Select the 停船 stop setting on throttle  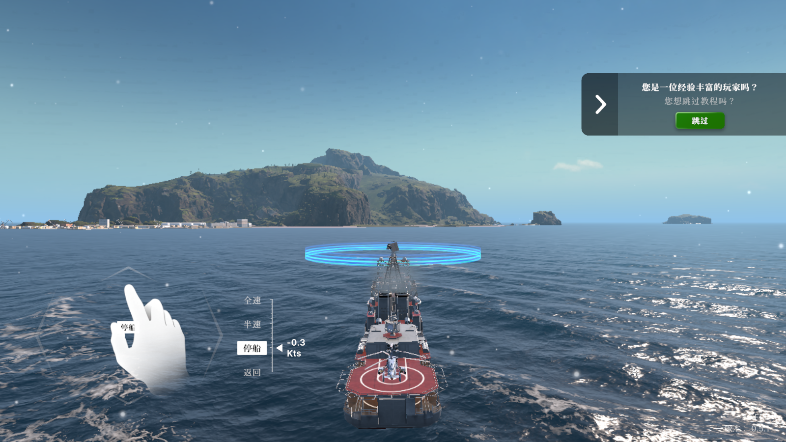click(252, 348)
